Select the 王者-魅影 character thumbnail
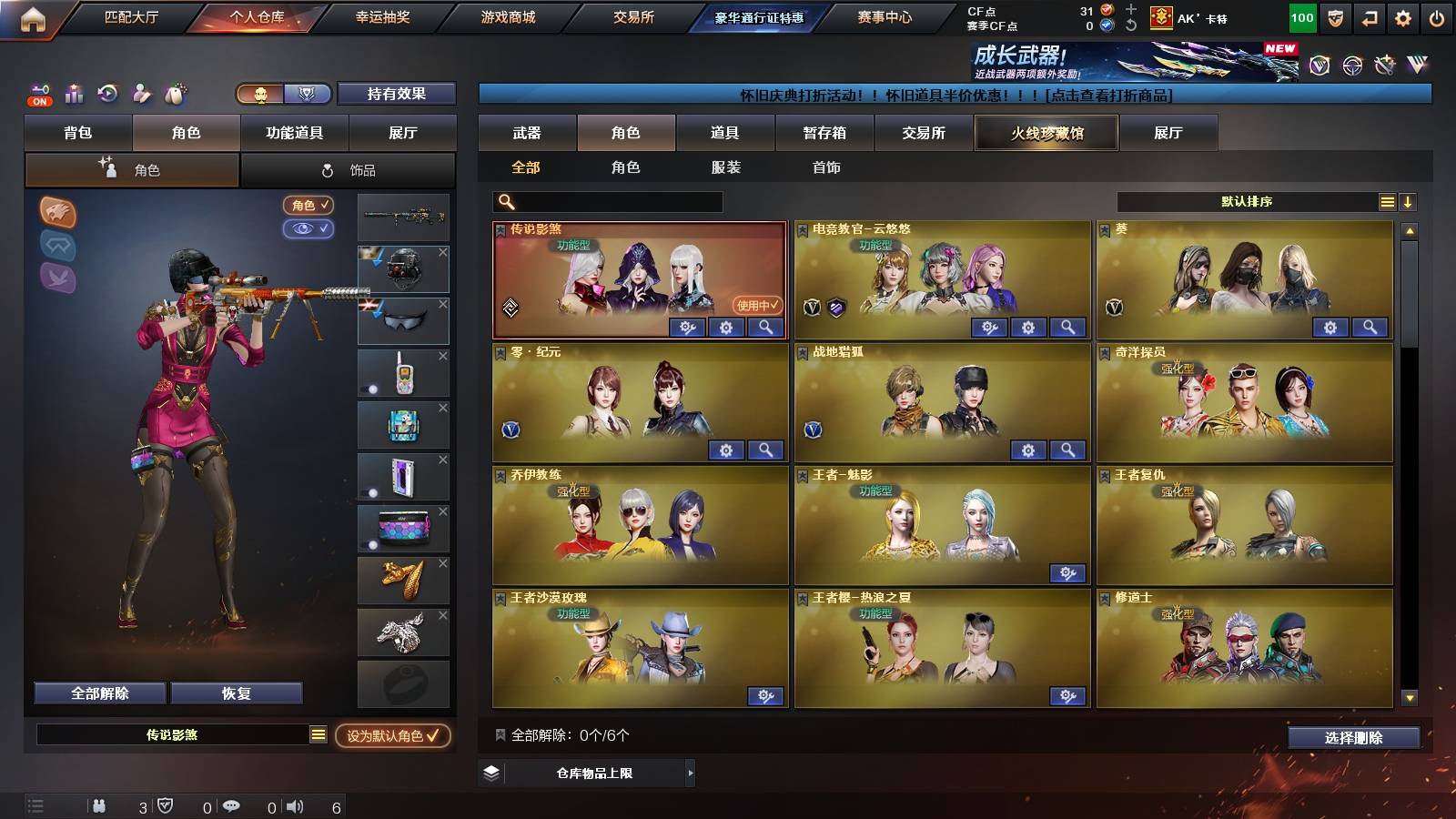This screenshot has width=1456, height=819. (x=942, y=523)
